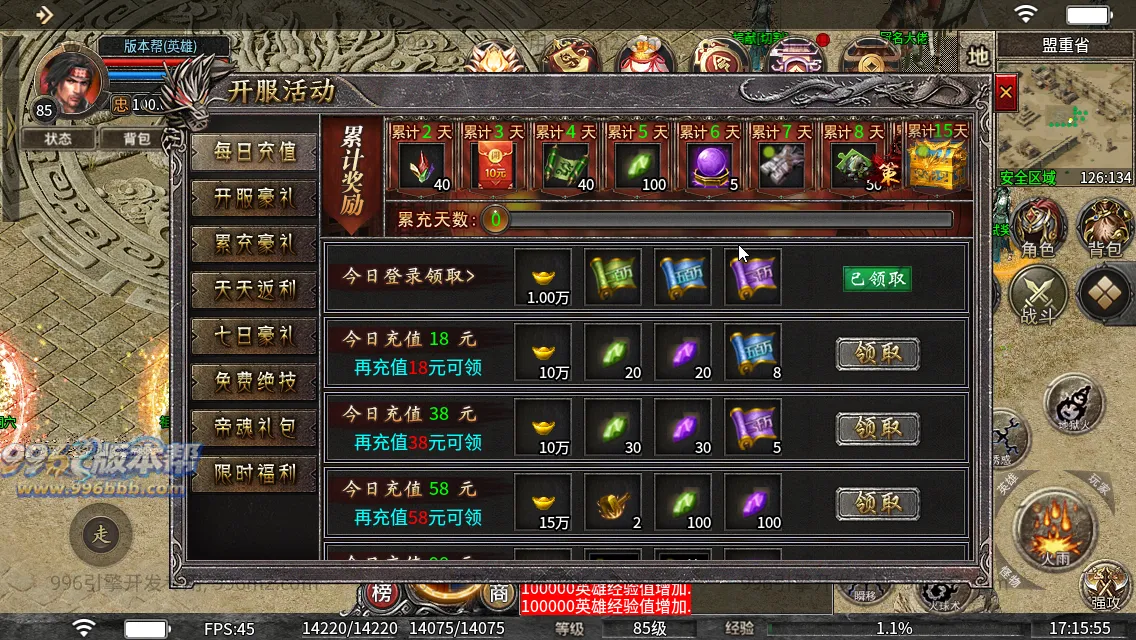Open the 角色 character sheet
This screenshot has height=640, width=1136.
pyautogui.click(x=1037, y=228)
